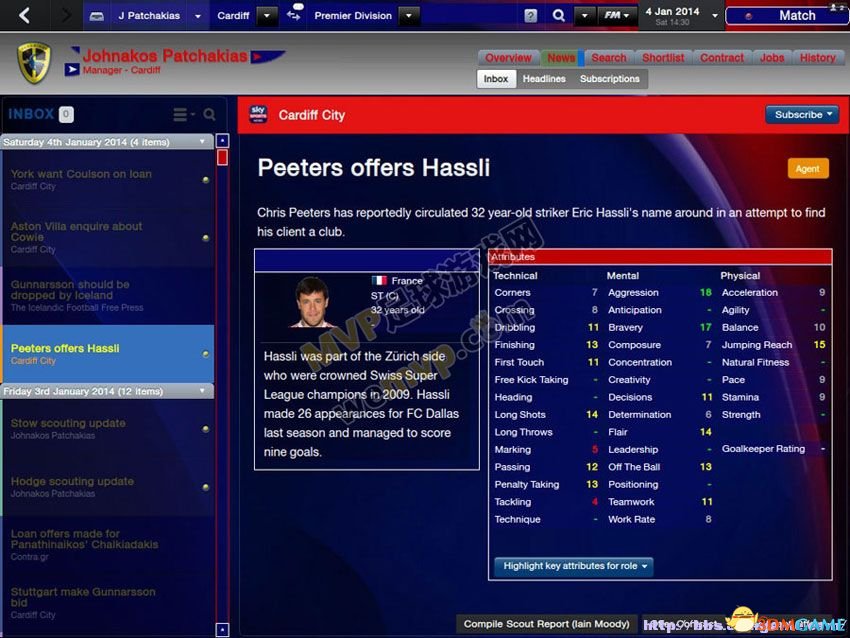Compile Scout Report with Iain Moody
The width and height of the screenshot is (850, 638).
pos(545,624)
